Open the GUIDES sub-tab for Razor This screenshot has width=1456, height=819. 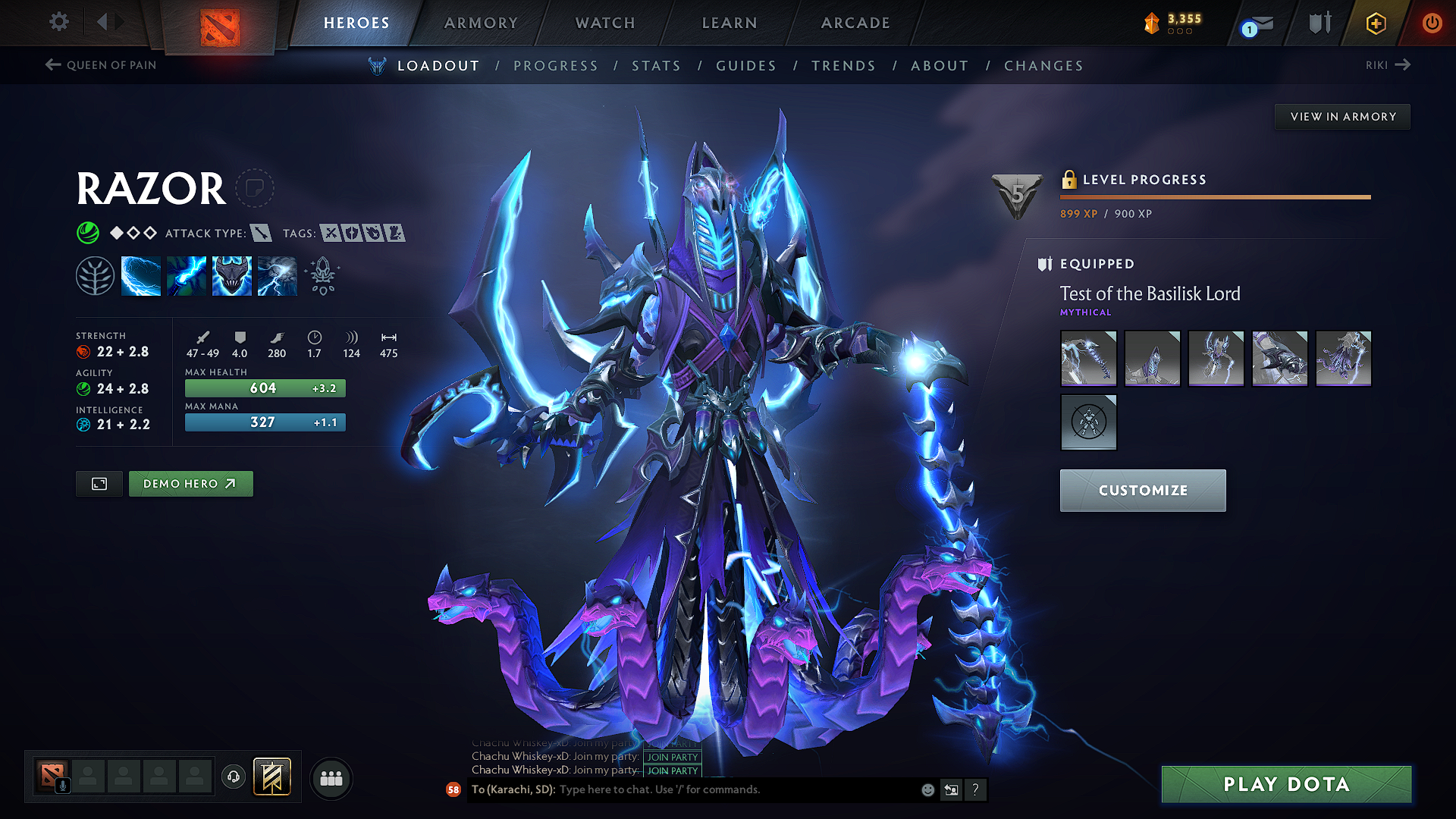click(746, 66)
